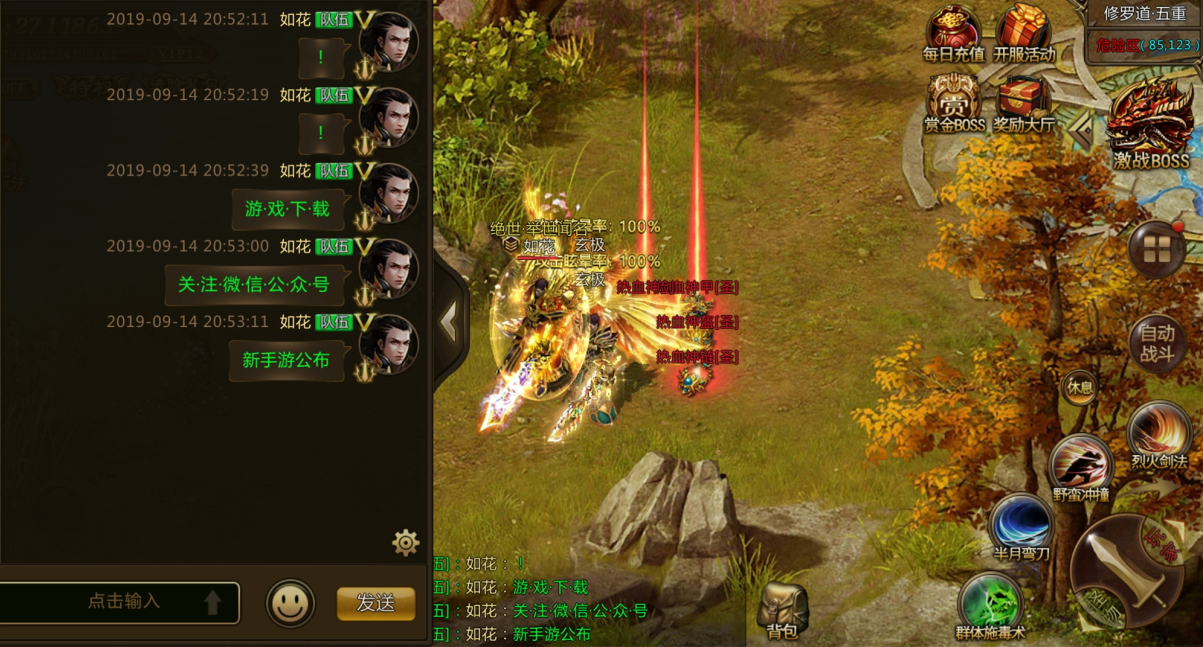Viewport: 1203px width, 647px height.
Task: Open the 奖励大厅 reward hall
Action: coord(1024,103)
